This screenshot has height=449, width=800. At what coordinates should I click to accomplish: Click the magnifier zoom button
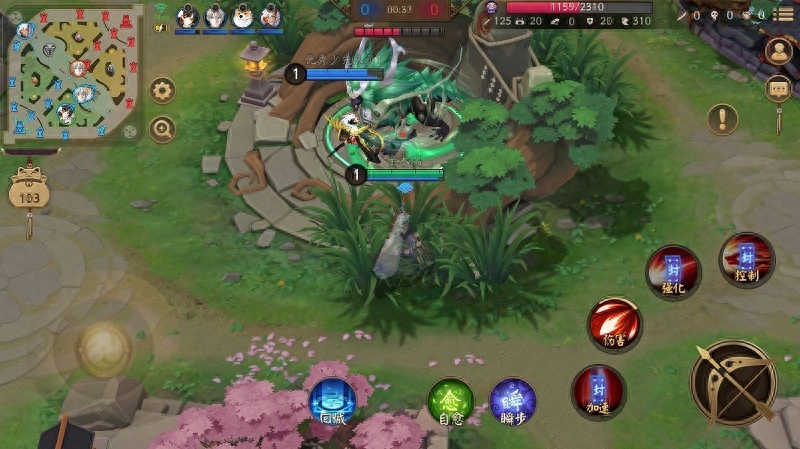(x=162, y=129)
